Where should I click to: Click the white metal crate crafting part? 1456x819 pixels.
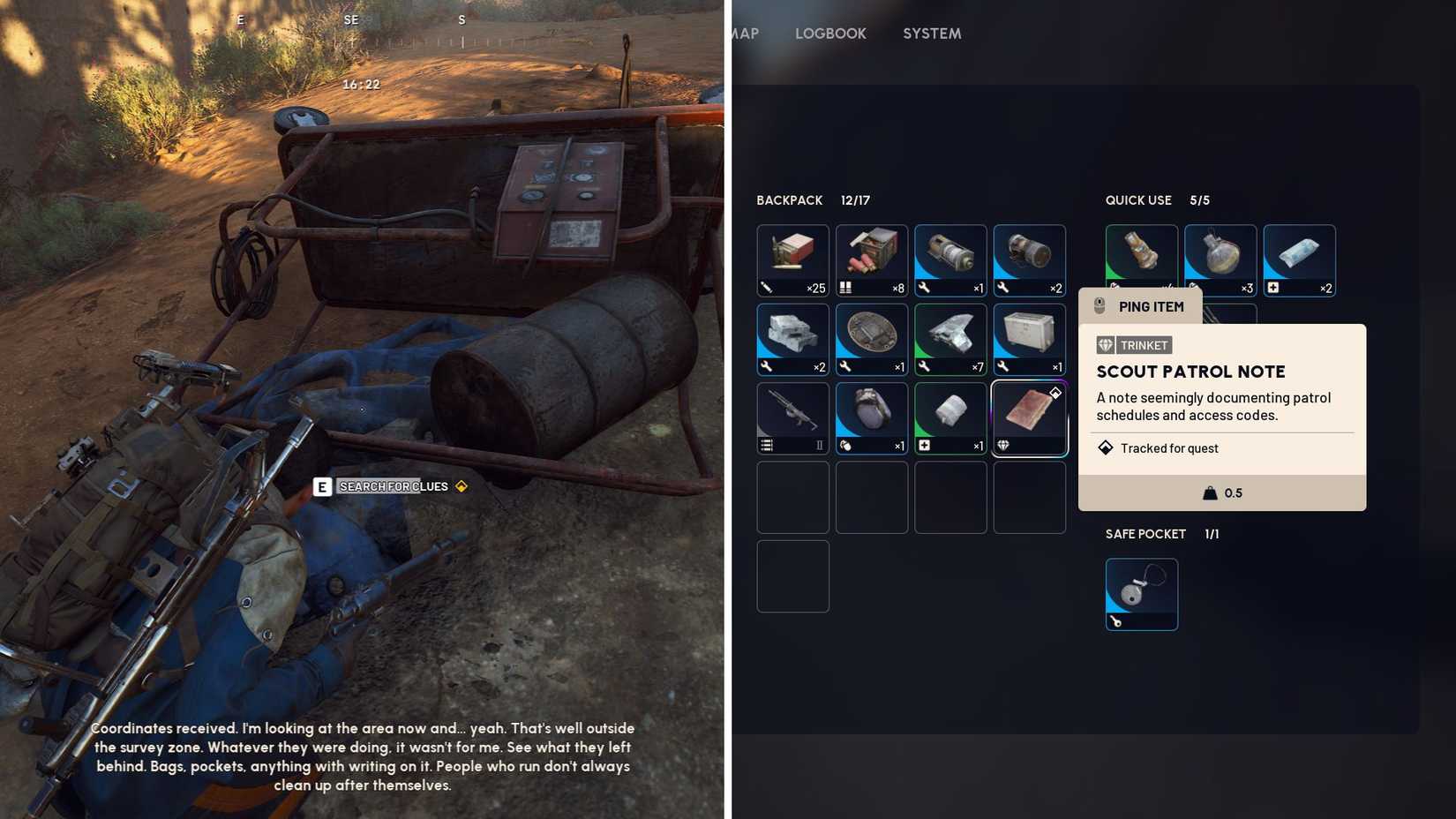coord(1030,339)
